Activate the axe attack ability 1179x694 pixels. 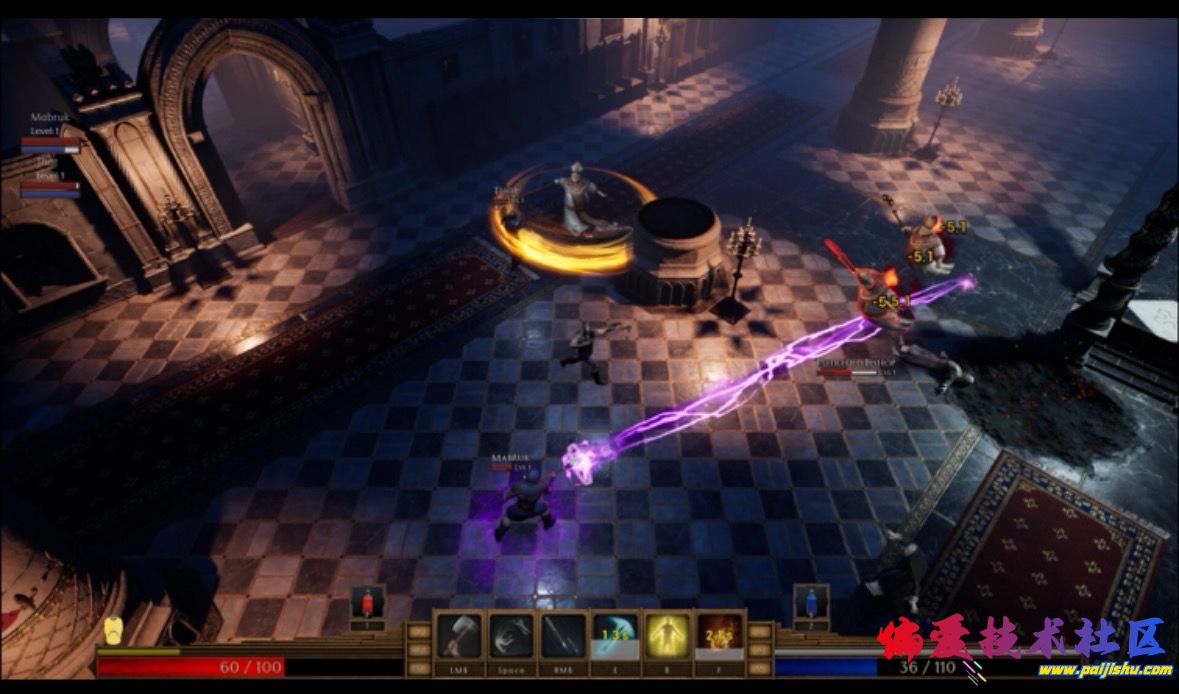click(x=460, y=636)
